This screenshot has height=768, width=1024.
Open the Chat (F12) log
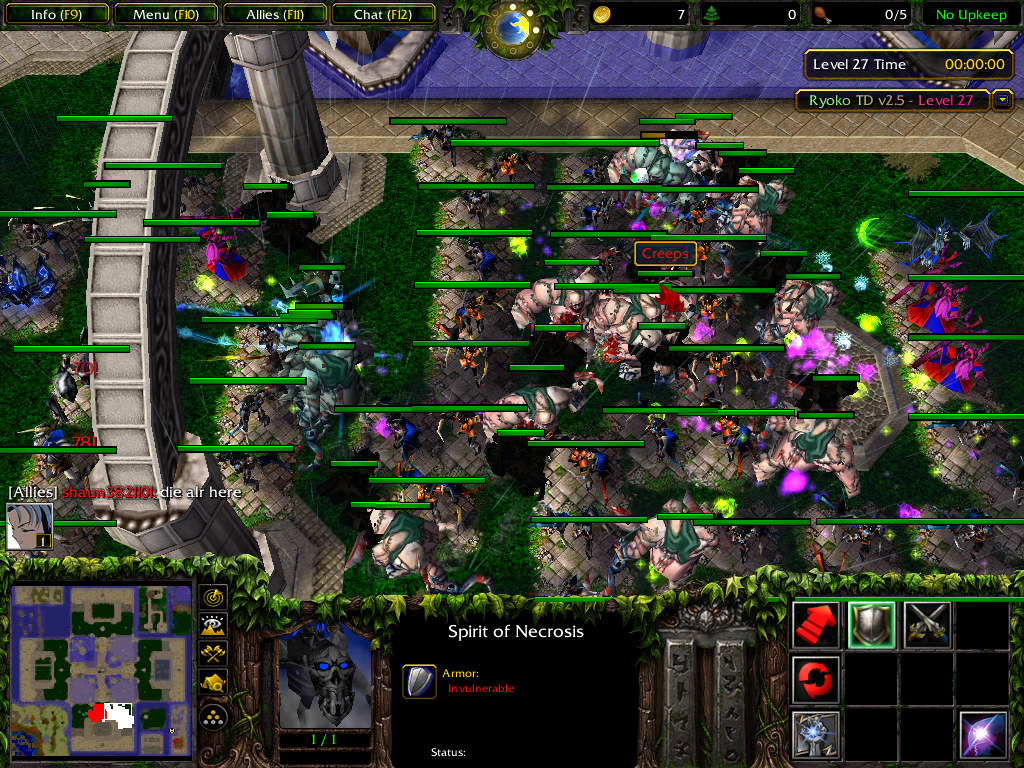[382, 15]
